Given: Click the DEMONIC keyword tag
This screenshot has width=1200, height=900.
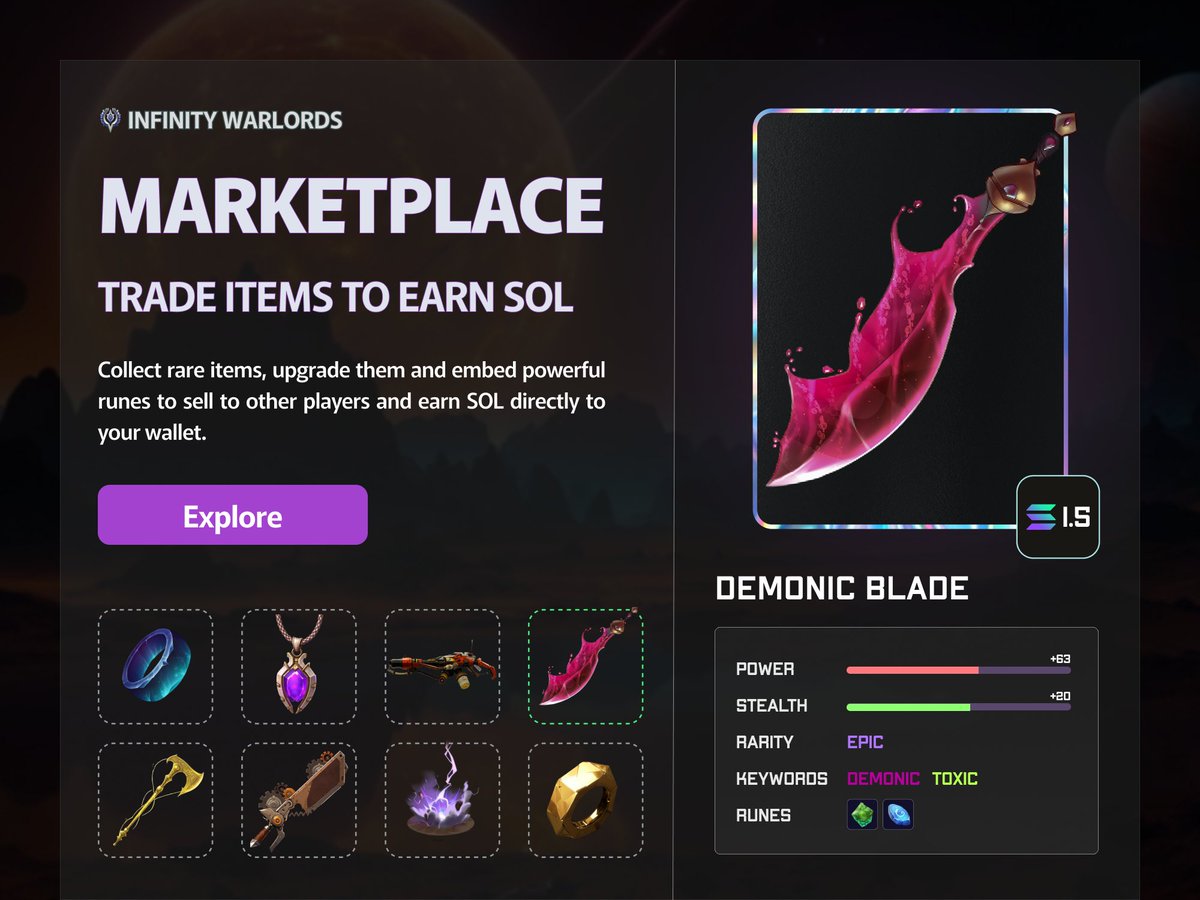Looking at the screenshot, I should 883,778.
